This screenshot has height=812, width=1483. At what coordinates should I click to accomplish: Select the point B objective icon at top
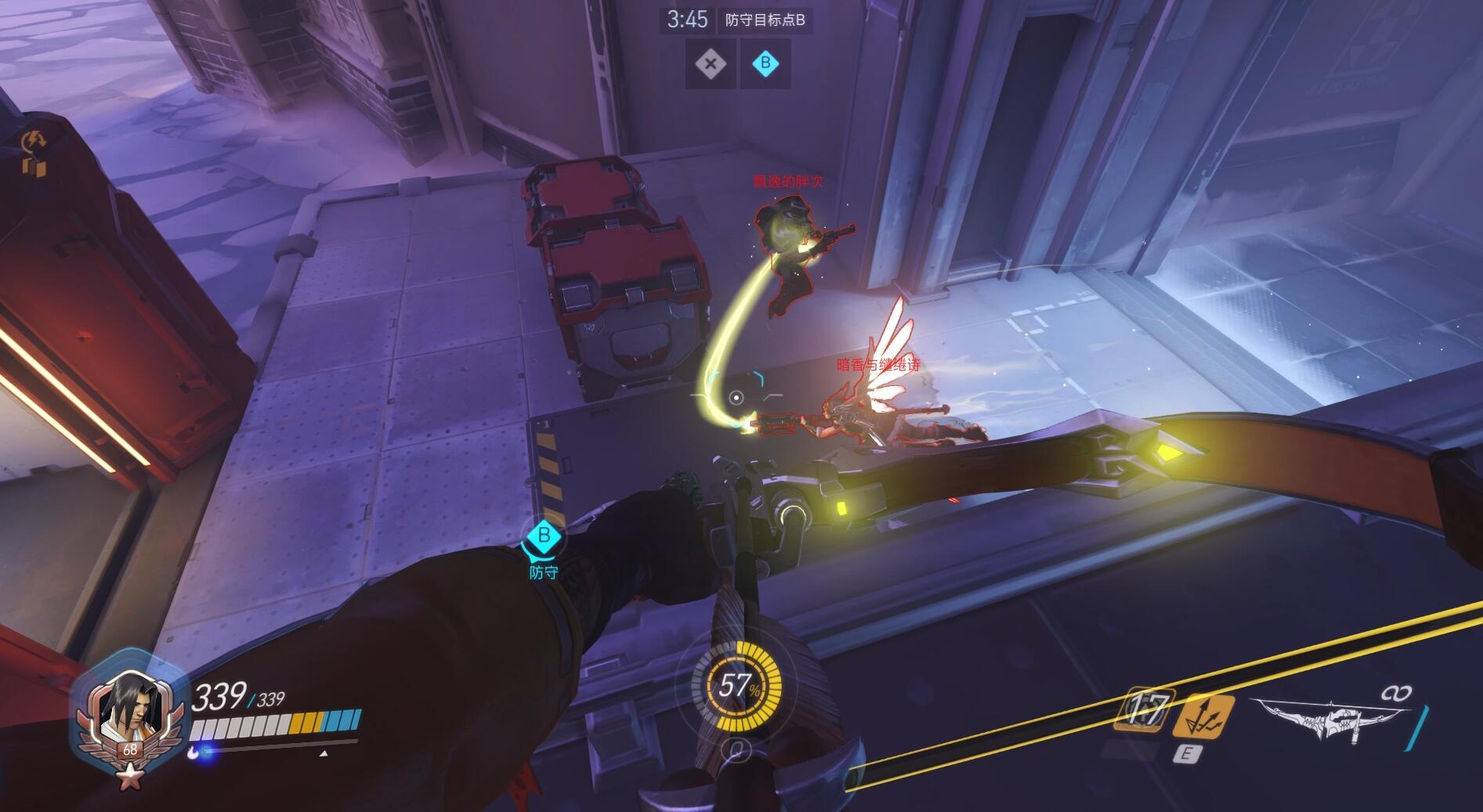765,64
